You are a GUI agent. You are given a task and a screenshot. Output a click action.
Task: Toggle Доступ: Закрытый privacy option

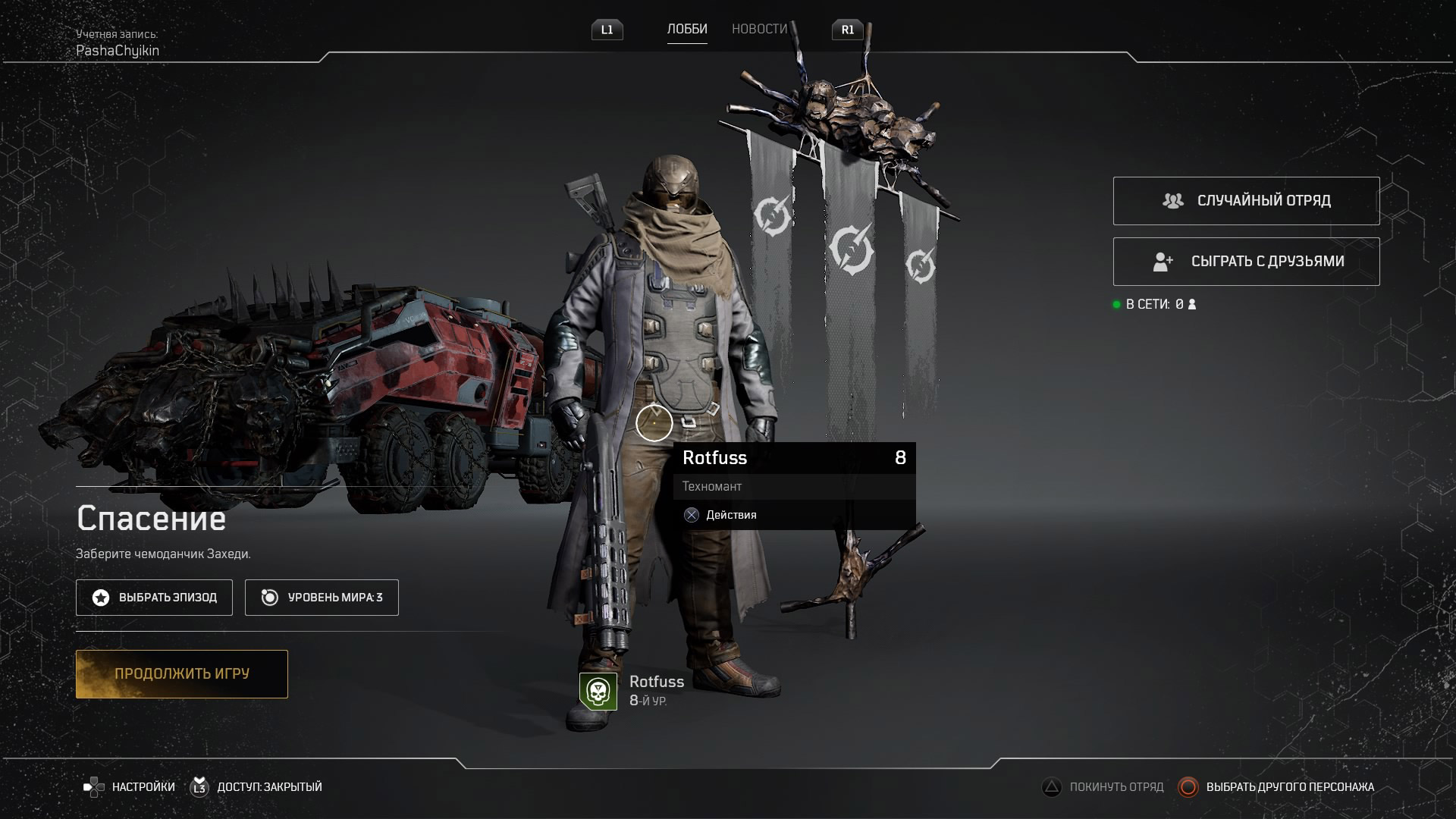click(256, 787)
